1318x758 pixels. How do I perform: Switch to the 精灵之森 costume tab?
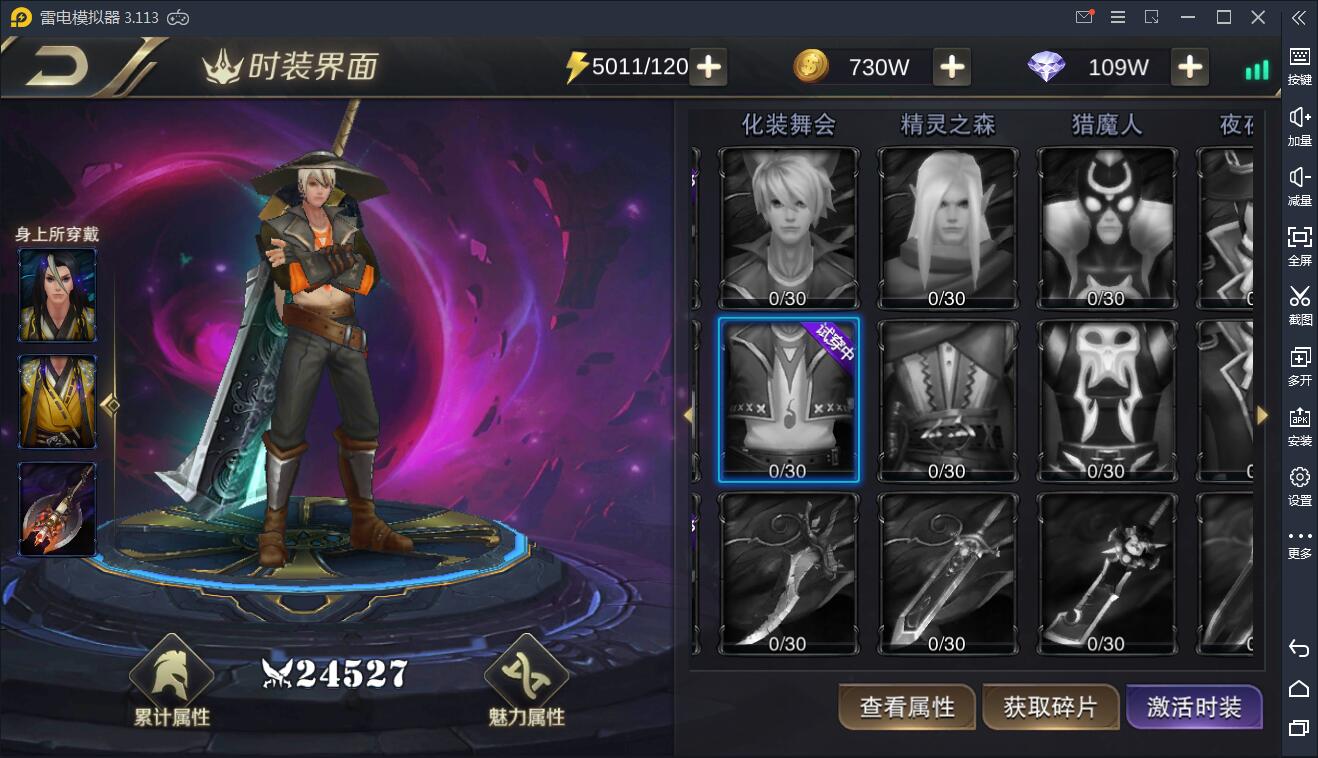(947, 124)
